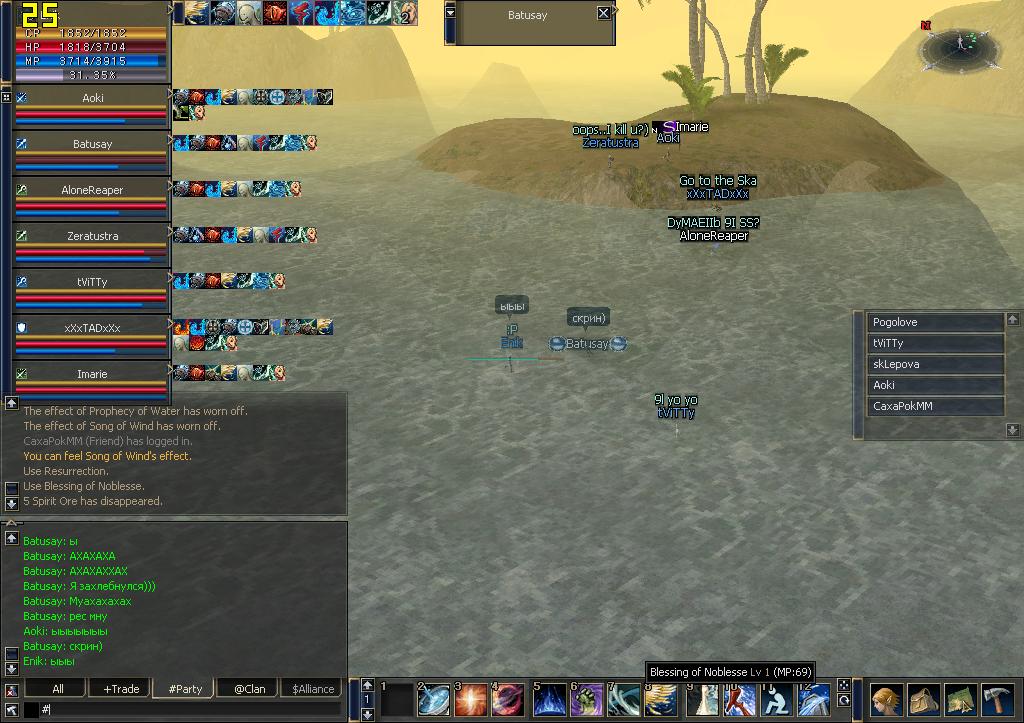The image size is (1024, 723).
Task: Use the sitting figure skill in slot 11
Action: pos(776,700)
